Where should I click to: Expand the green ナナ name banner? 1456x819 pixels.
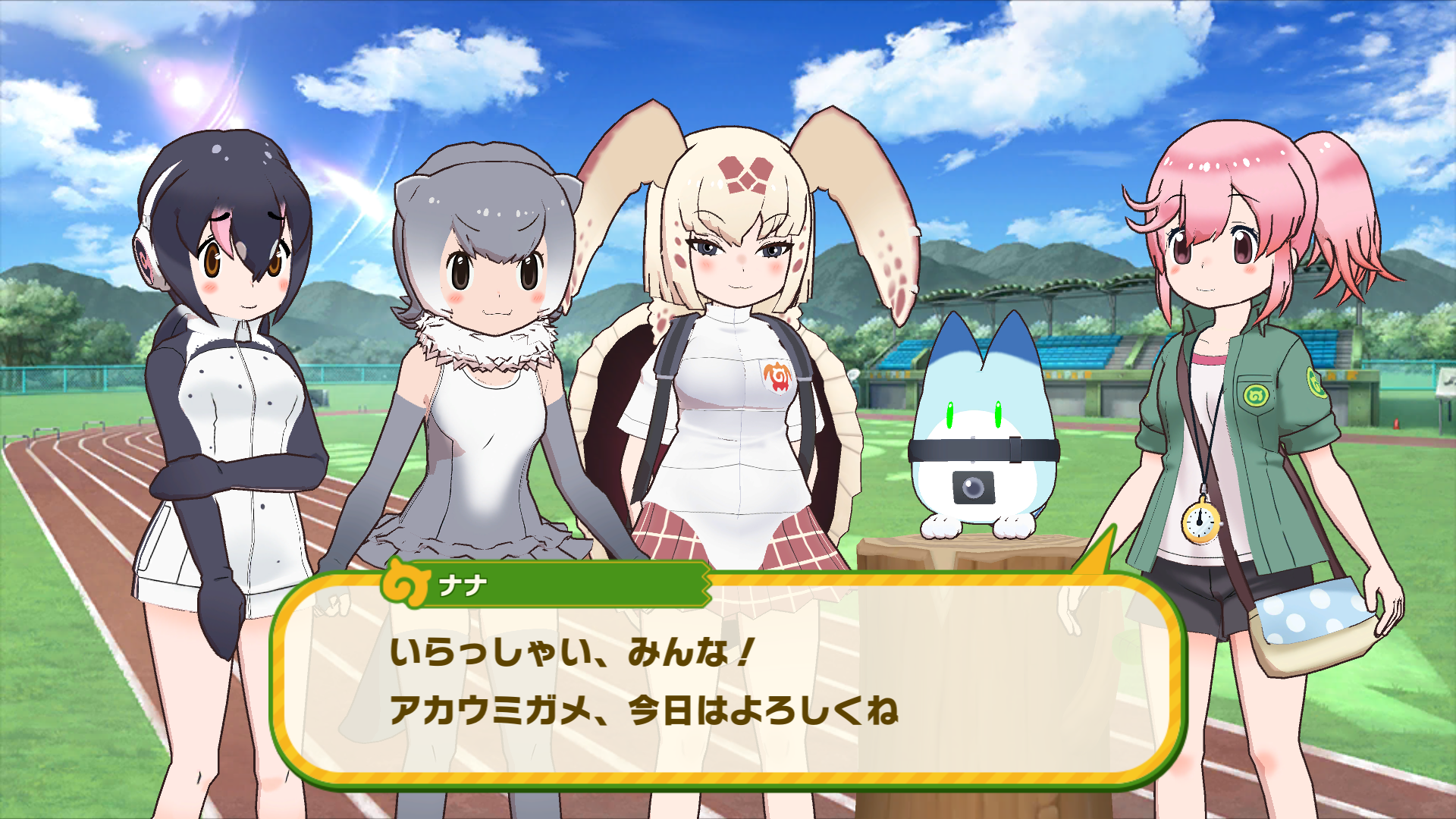[576, 584]
